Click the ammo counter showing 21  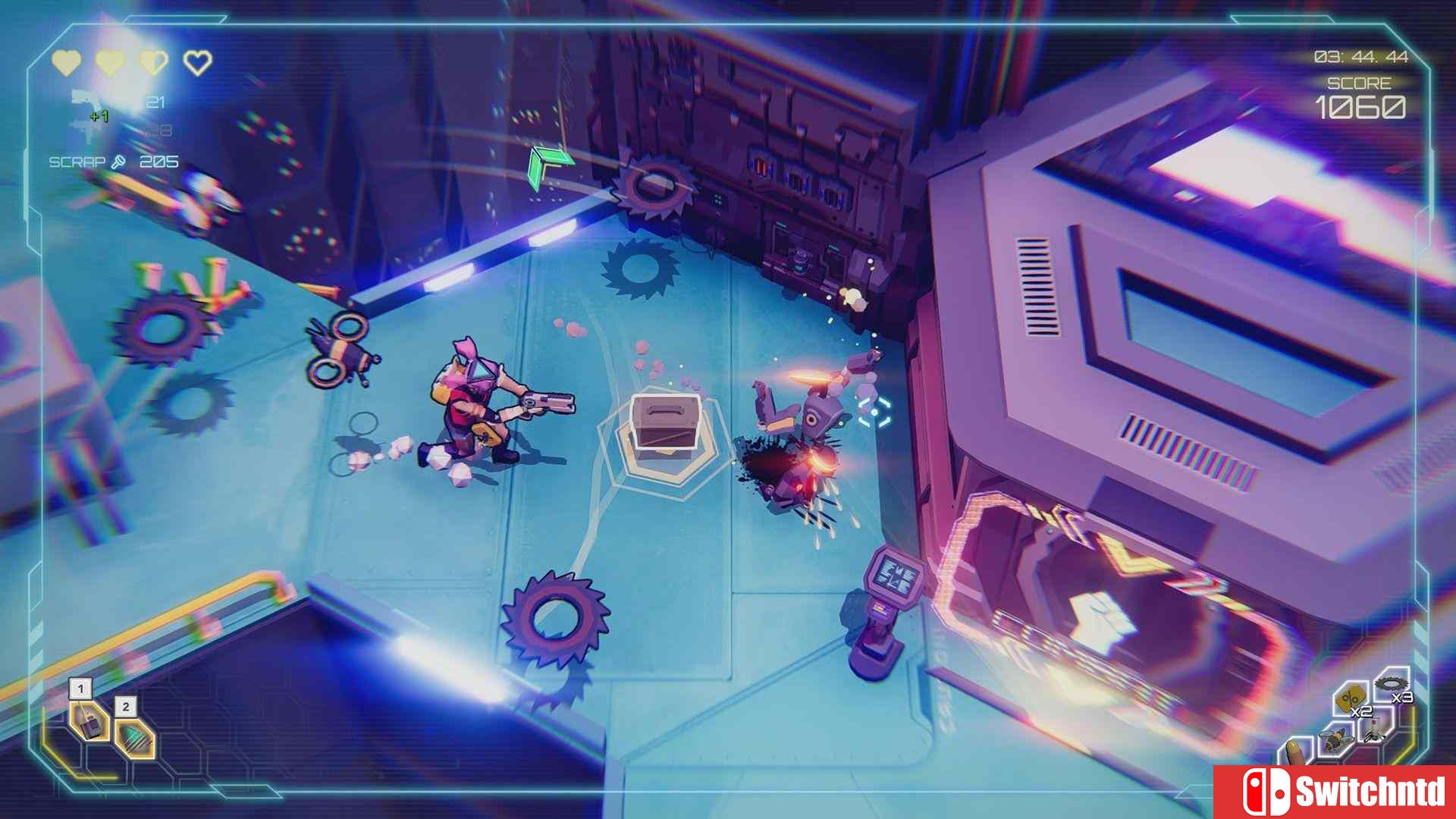tap(155, 101)
